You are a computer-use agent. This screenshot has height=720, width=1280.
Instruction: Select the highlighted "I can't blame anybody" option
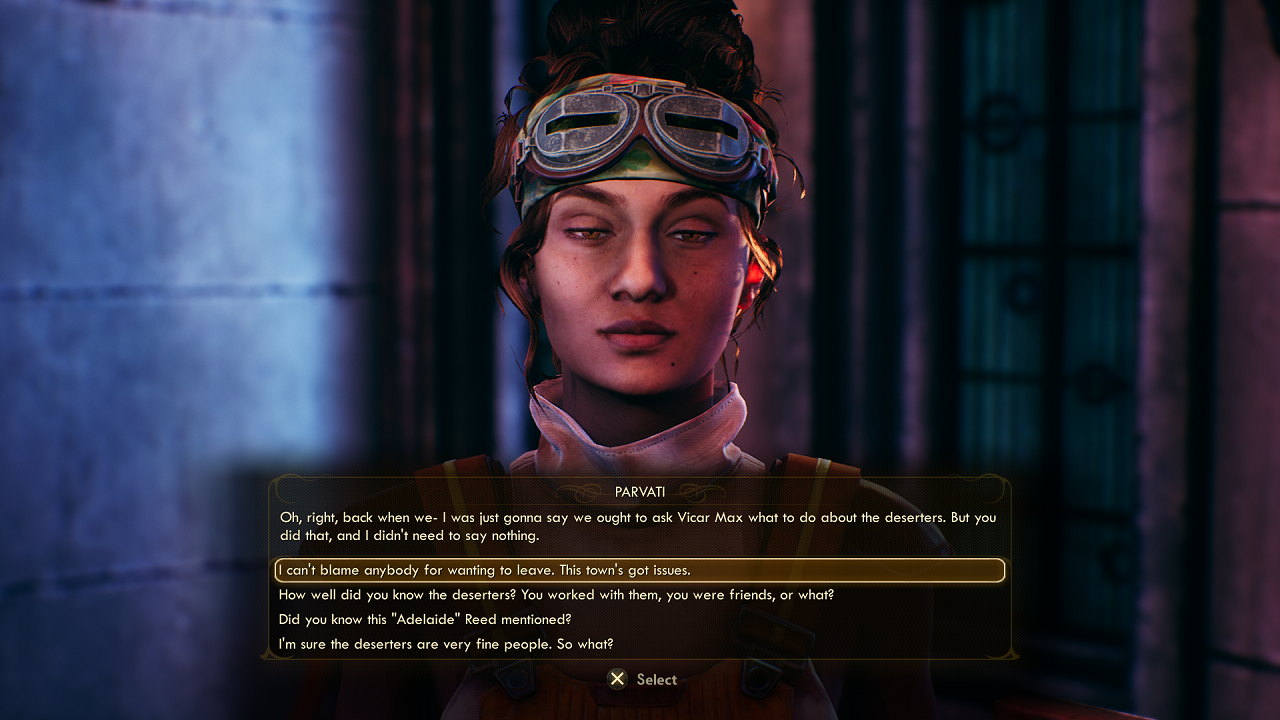point(640,570)
